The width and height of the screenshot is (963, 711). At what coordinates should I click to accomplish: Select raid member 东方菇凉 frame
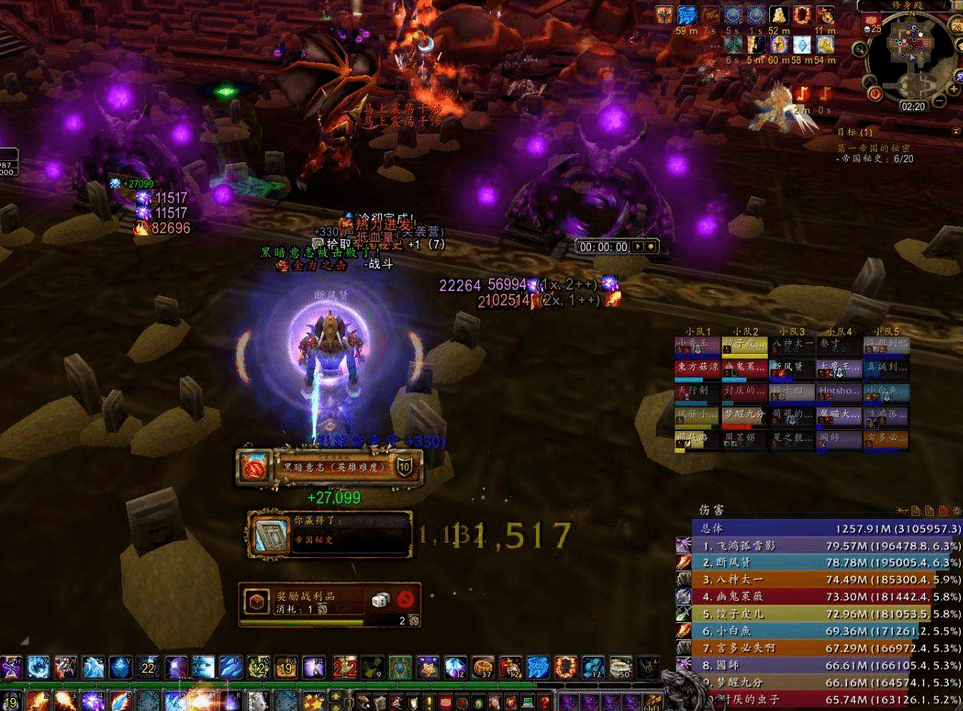[696, 368]
